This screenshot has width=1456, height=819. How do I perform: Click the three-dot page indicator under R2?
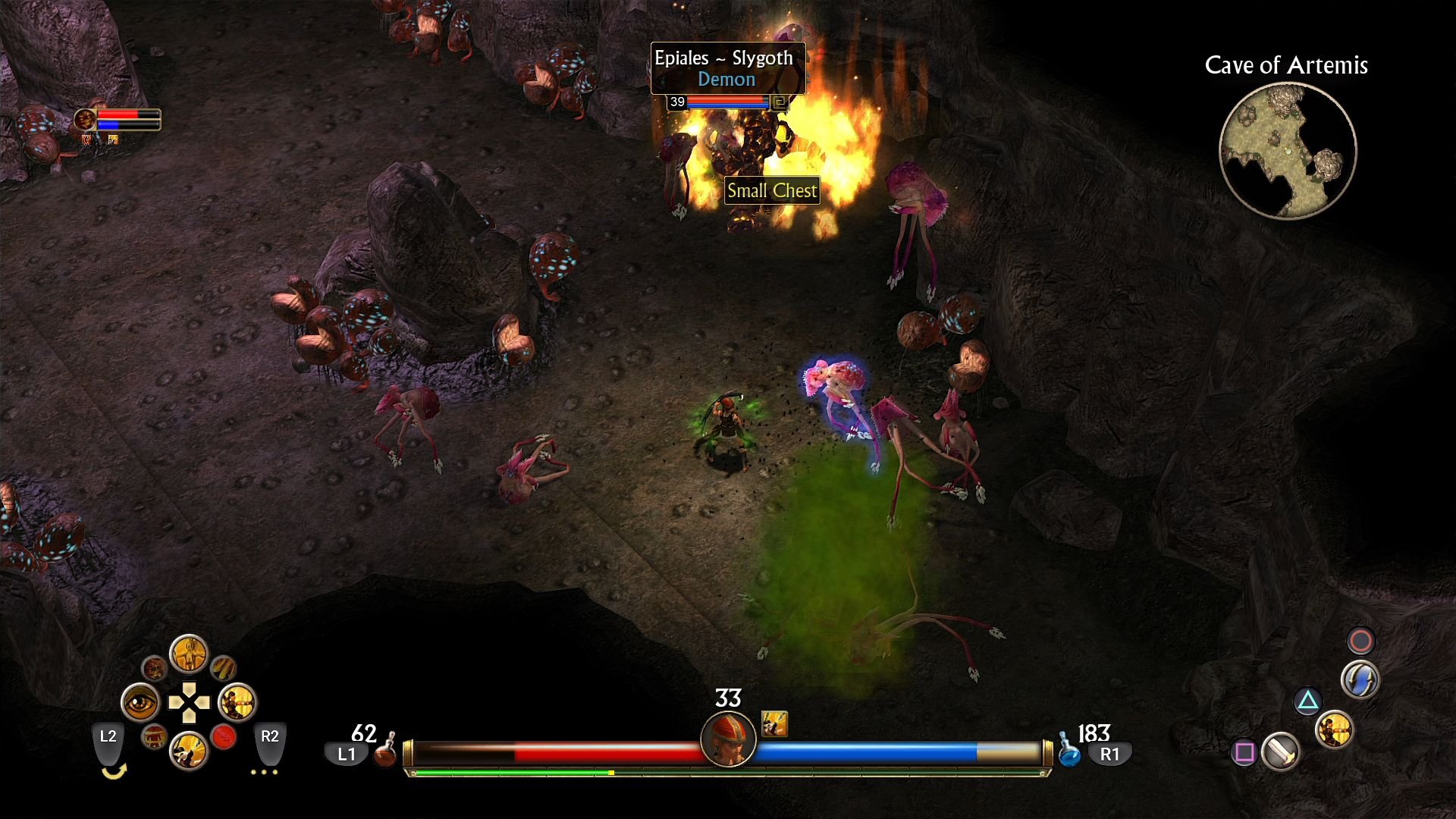[x=264, y=771]
